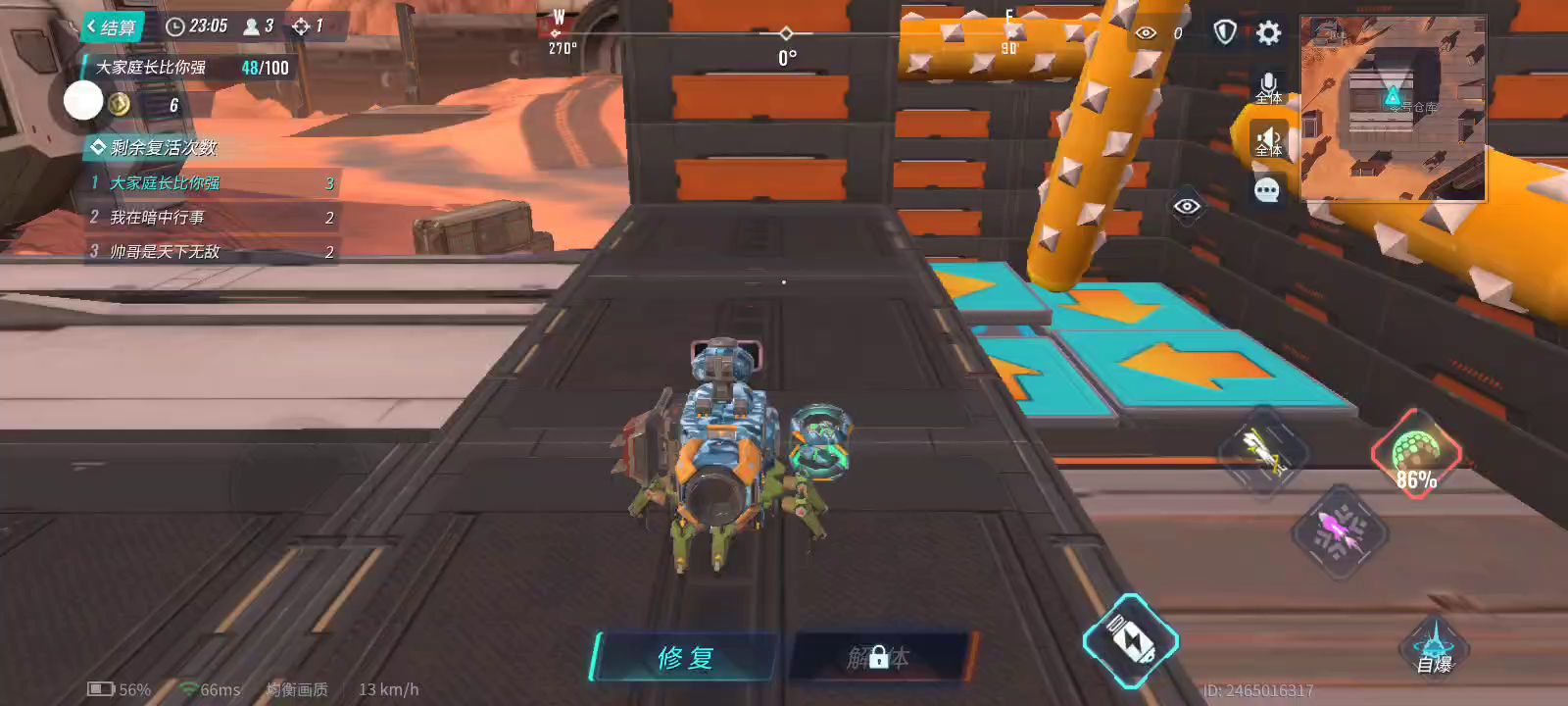This screenshot has height=706, width=1568.
Task: Toggle the microphone 全体 voice channel
Action: coord(1268,87)
